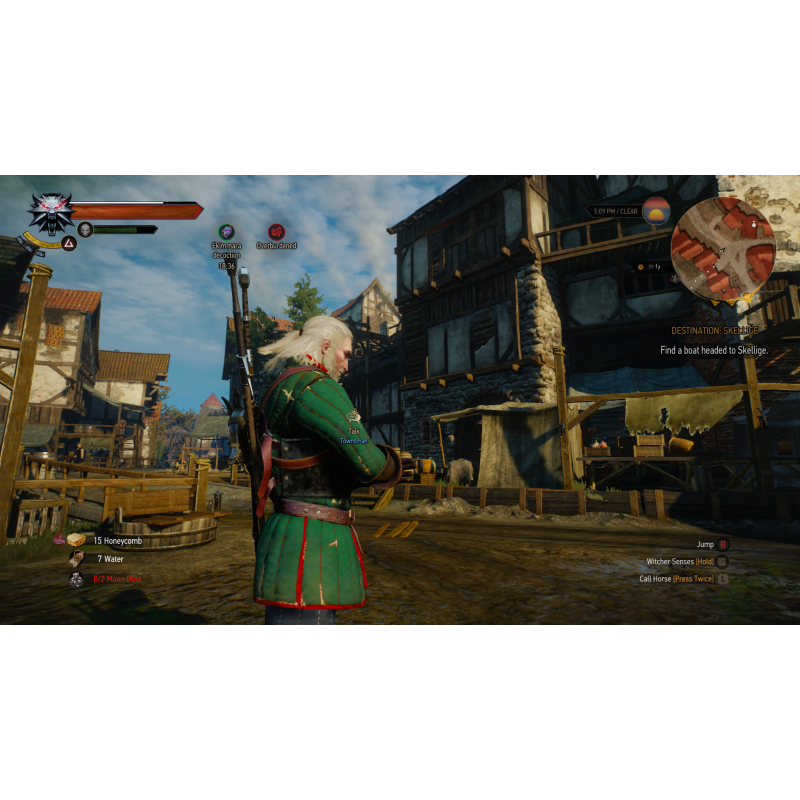Select the active sign icon below the medallion
This screenshot has height=800, width=800.
tap(69, 243)
